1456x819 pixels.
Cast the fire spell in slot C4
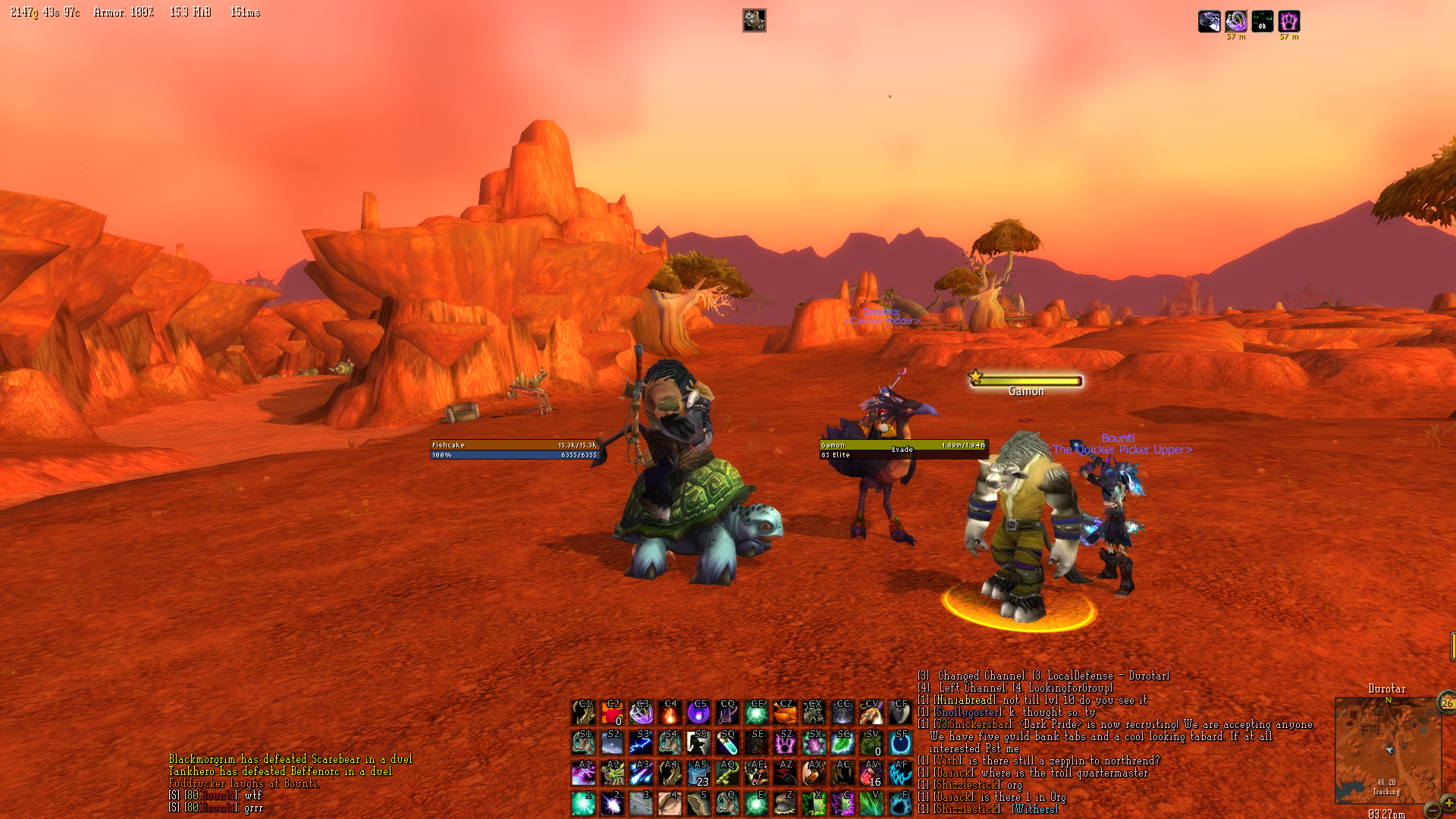click(670, 713)
